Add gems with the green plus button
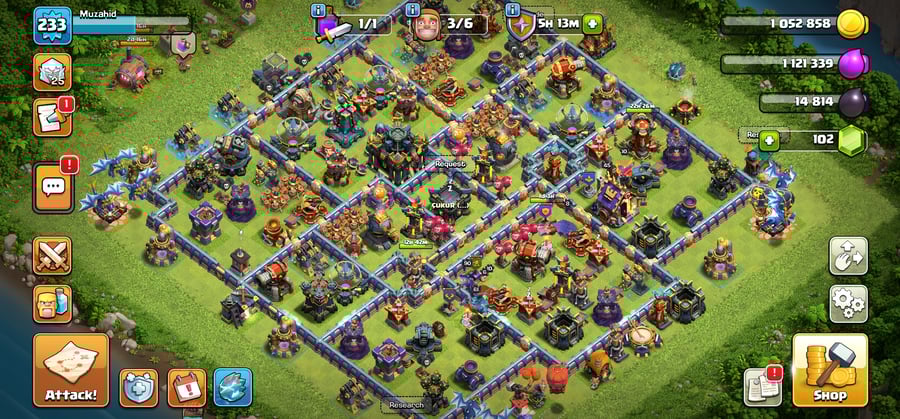 [x=769, y=140]
